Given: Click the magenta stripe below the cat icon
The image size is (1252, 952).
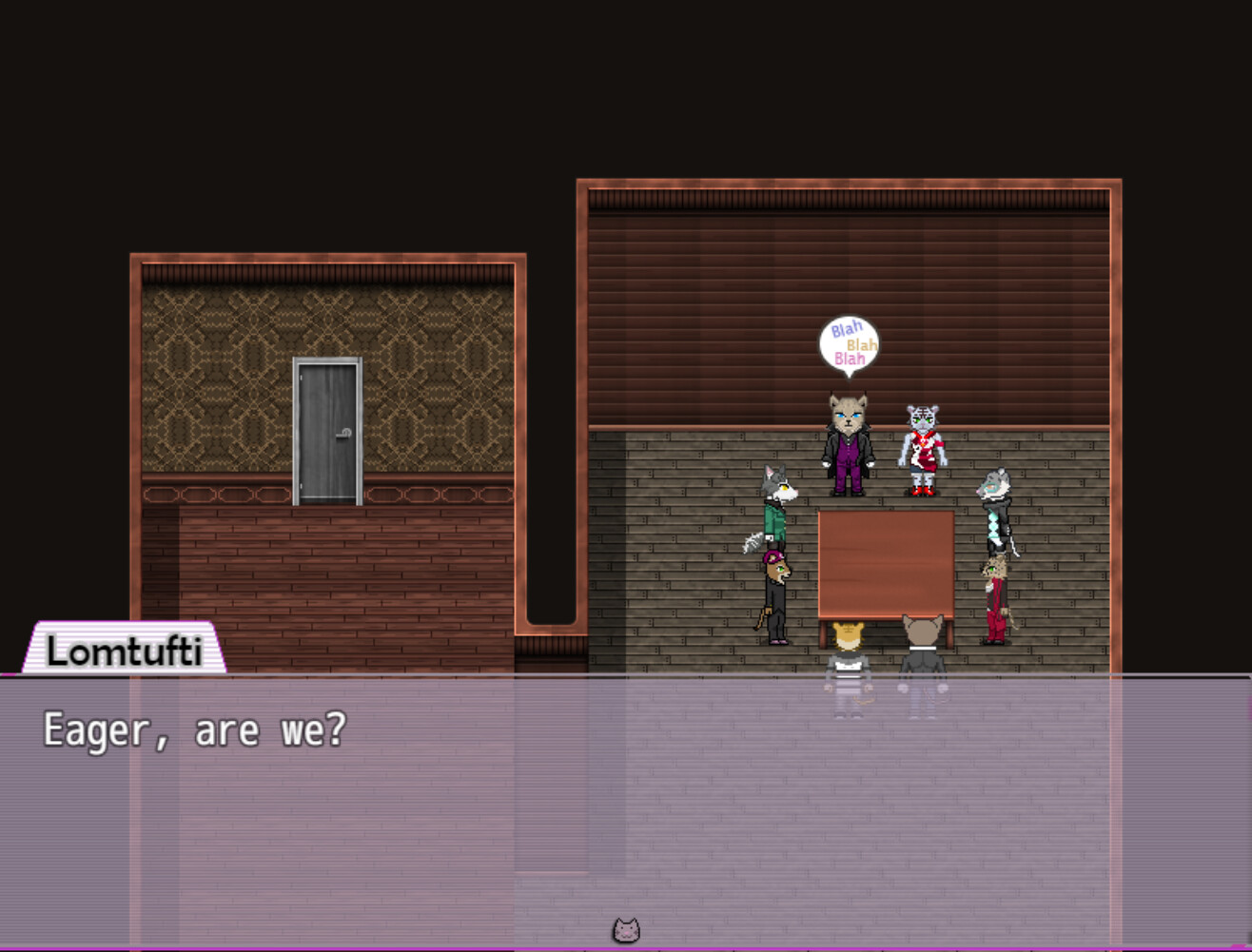Looking at the screenshot, I should (x=626, y=947).
